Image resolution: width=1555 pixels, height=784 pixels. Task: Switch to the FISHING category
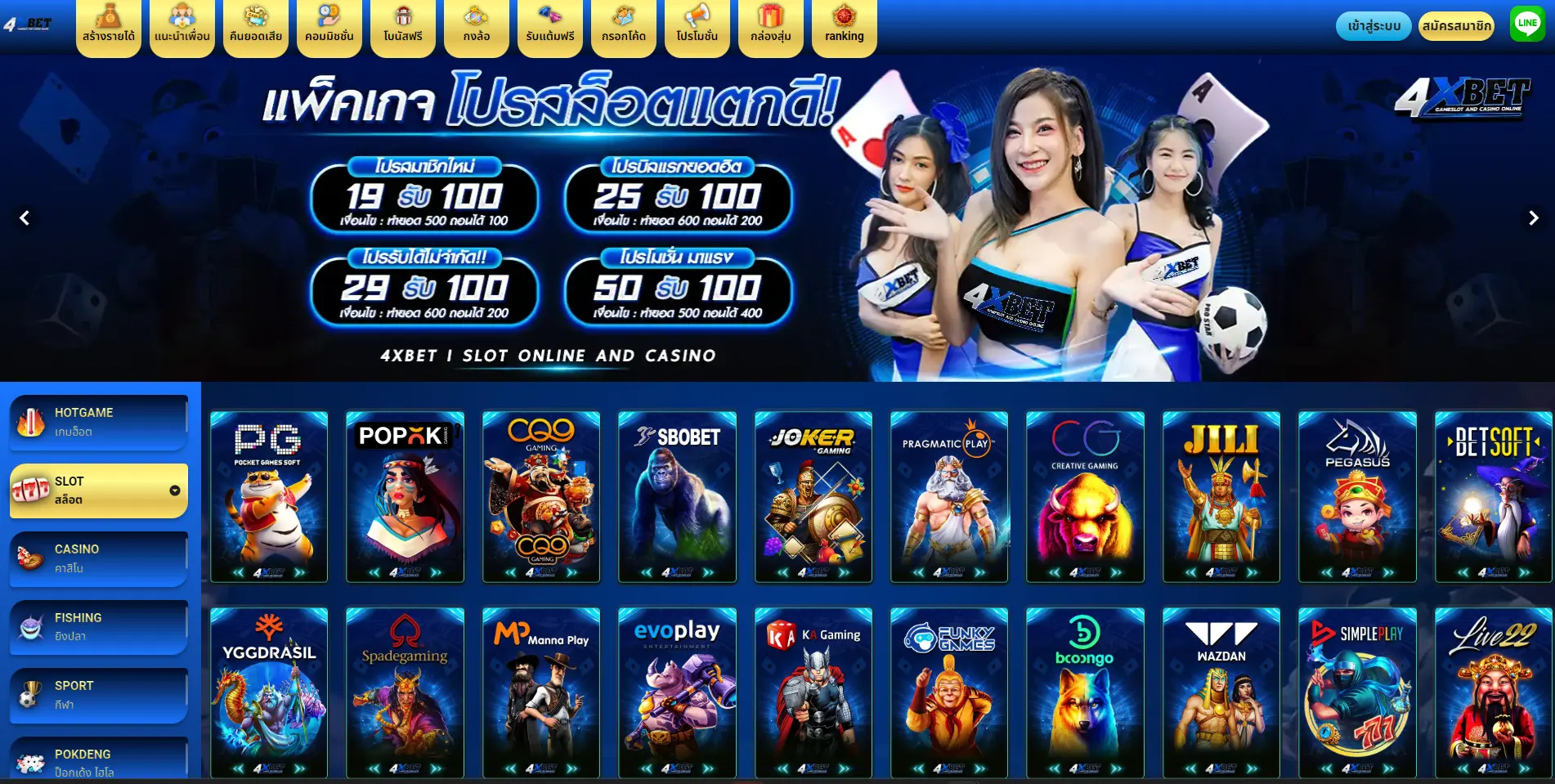[98, 625]
